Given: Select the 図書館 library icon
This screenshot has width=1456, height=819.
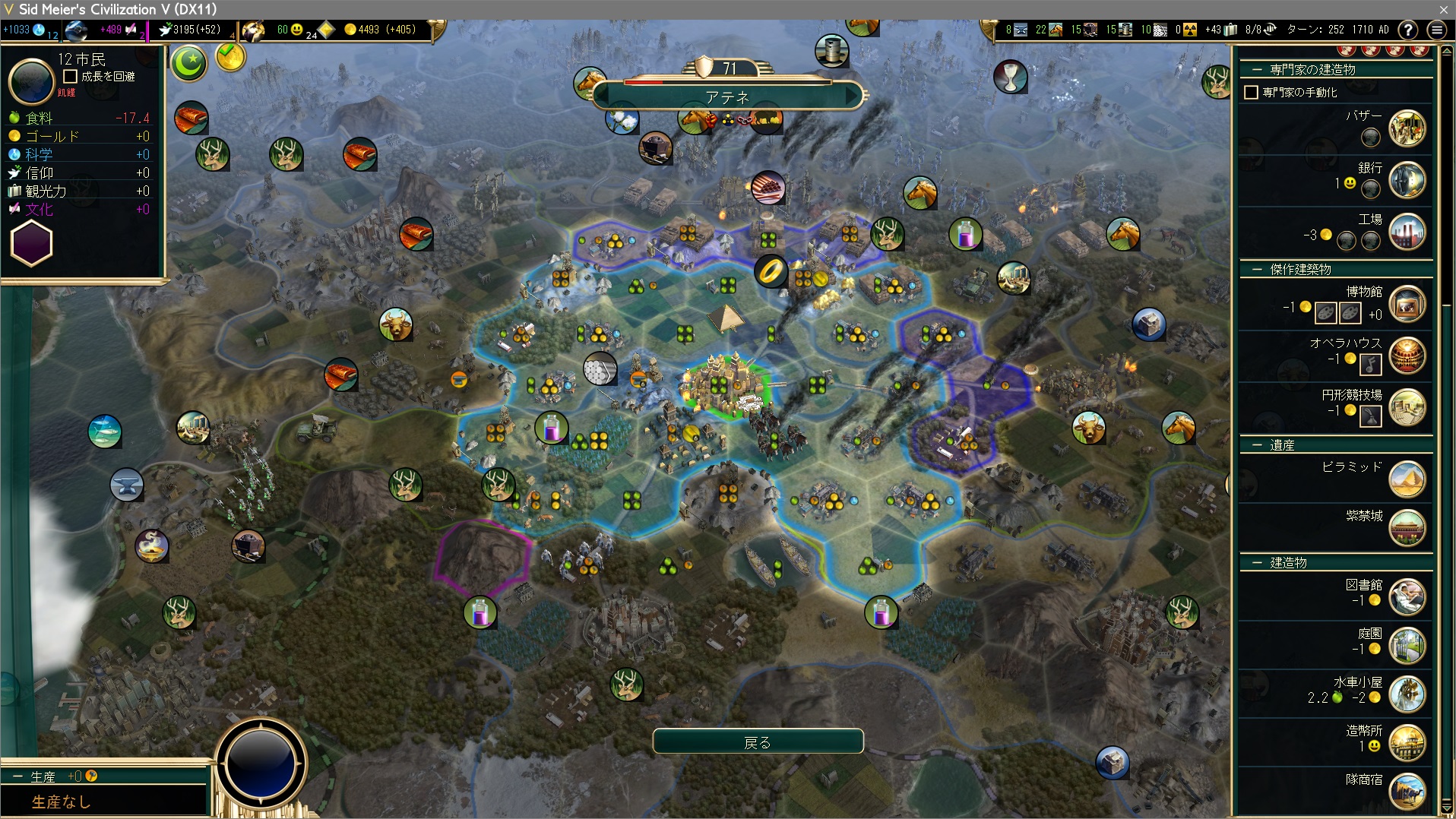Looking at the screenshot, I should (x=1407, y=597).
